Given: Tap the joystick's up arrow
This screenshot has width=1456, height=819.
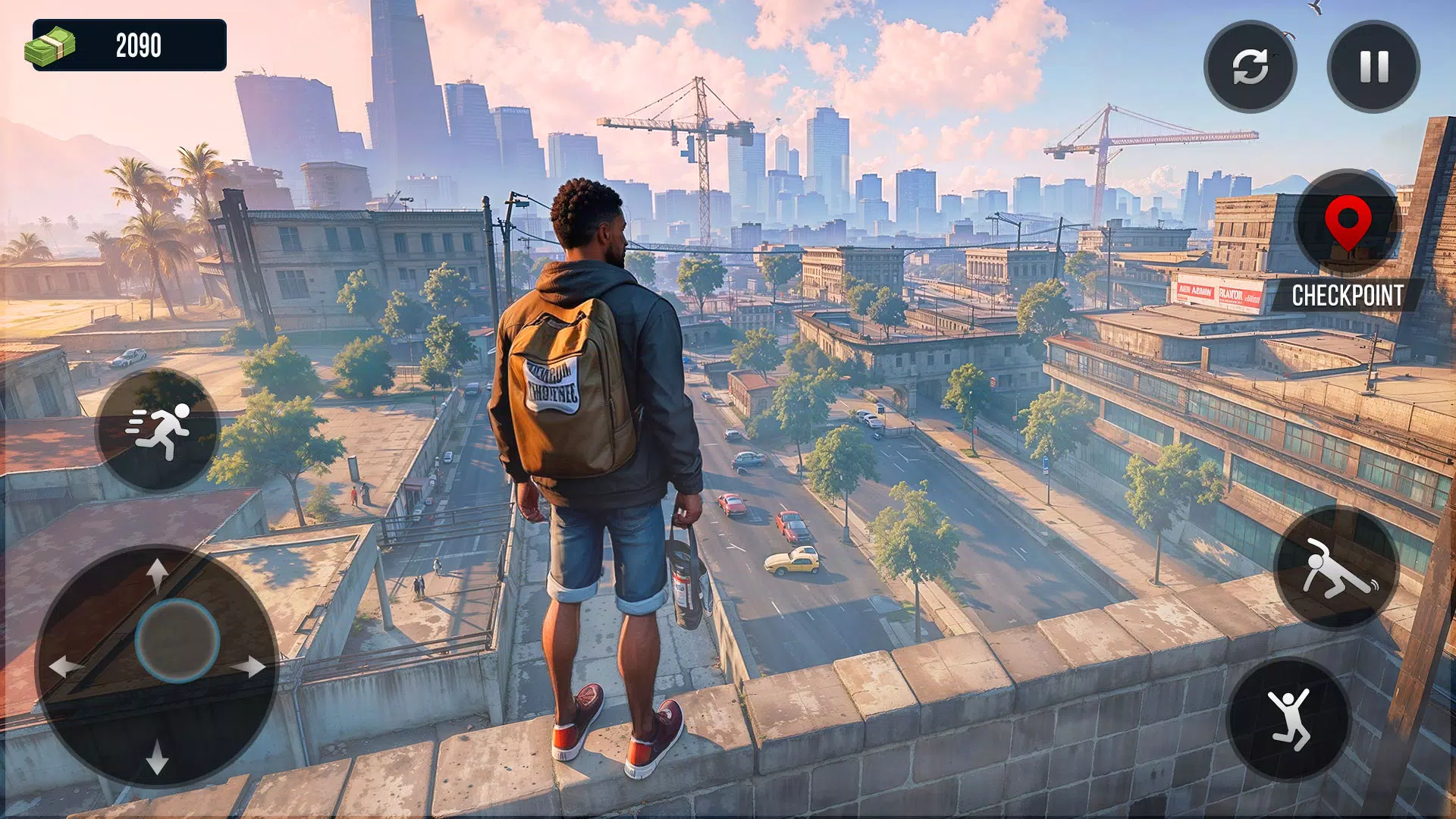Looking at the screenshot, I should (157, 573).
